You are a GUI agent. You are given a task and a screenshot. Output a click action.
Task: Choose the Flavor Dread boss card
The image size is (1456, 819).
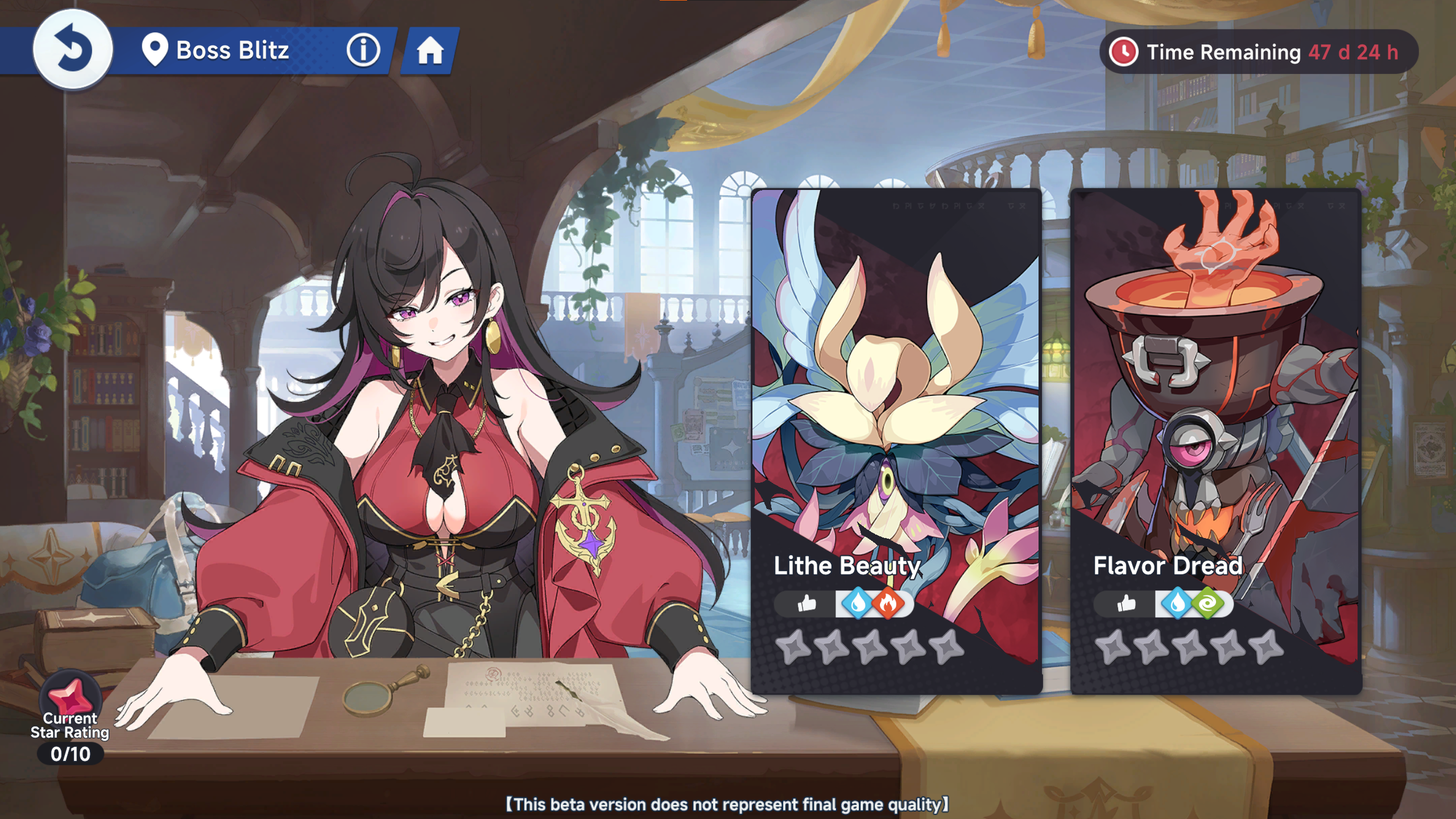tap(1216, 398)
